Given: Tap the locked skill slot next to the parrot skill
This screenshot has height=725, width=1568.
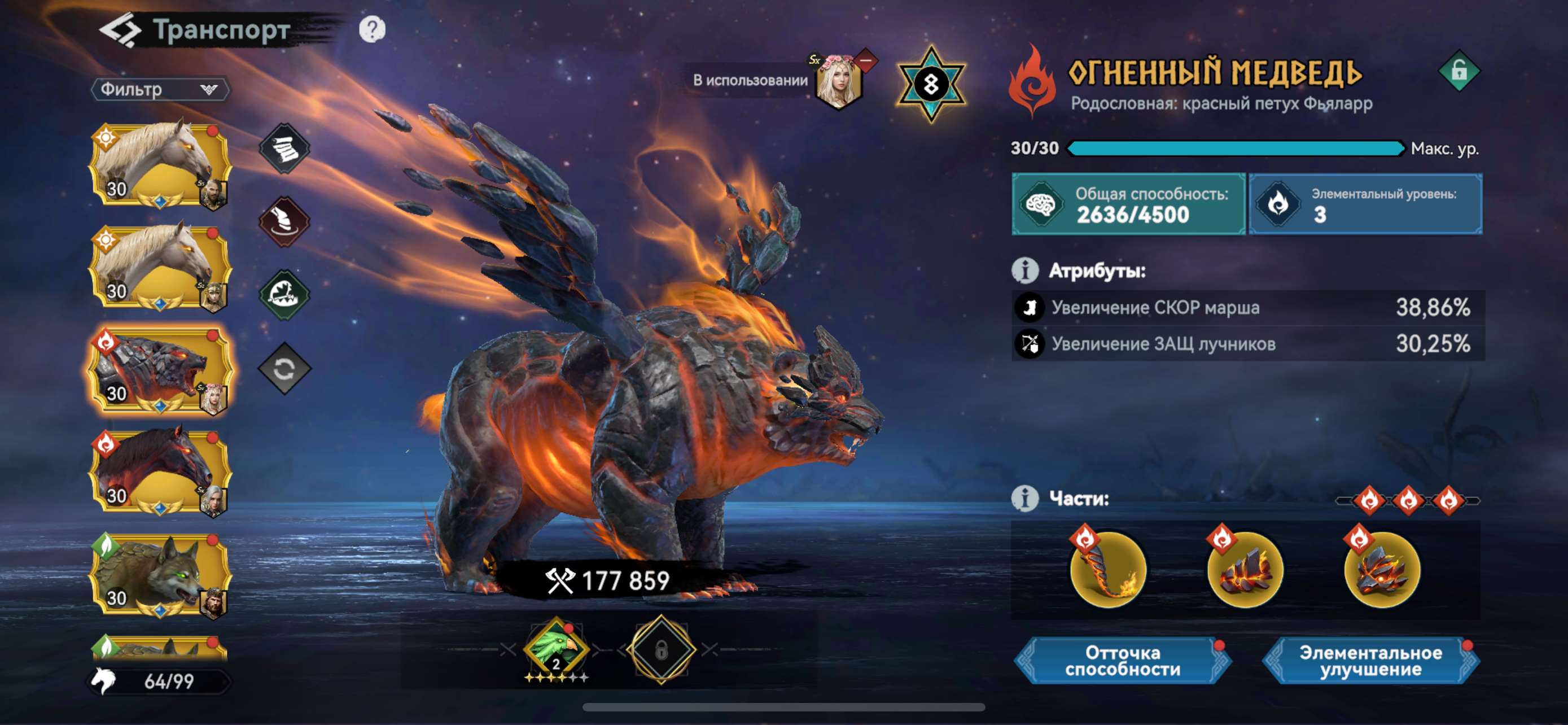Looking at the screenshot, I should coord(661,649).
